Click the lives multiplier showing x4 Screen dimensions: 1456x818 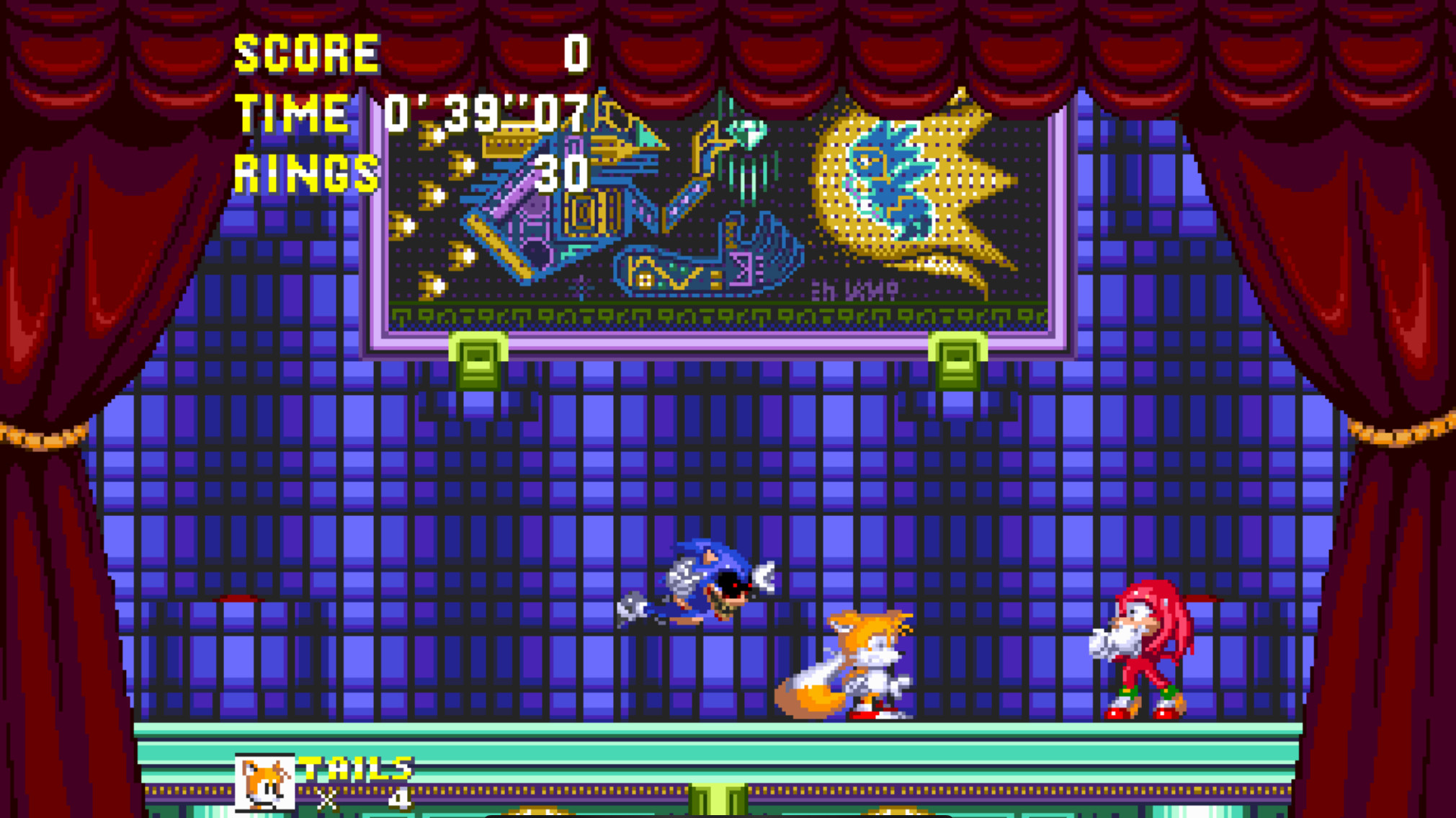click(x=364, y=800)
